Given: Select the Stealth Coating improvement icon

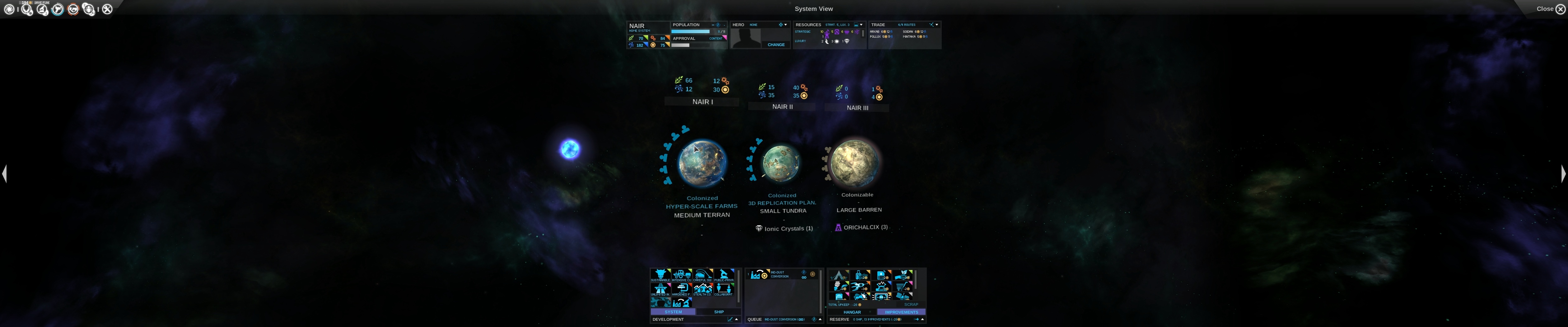Looking at the screenshot, I should (x=703, y=289).
